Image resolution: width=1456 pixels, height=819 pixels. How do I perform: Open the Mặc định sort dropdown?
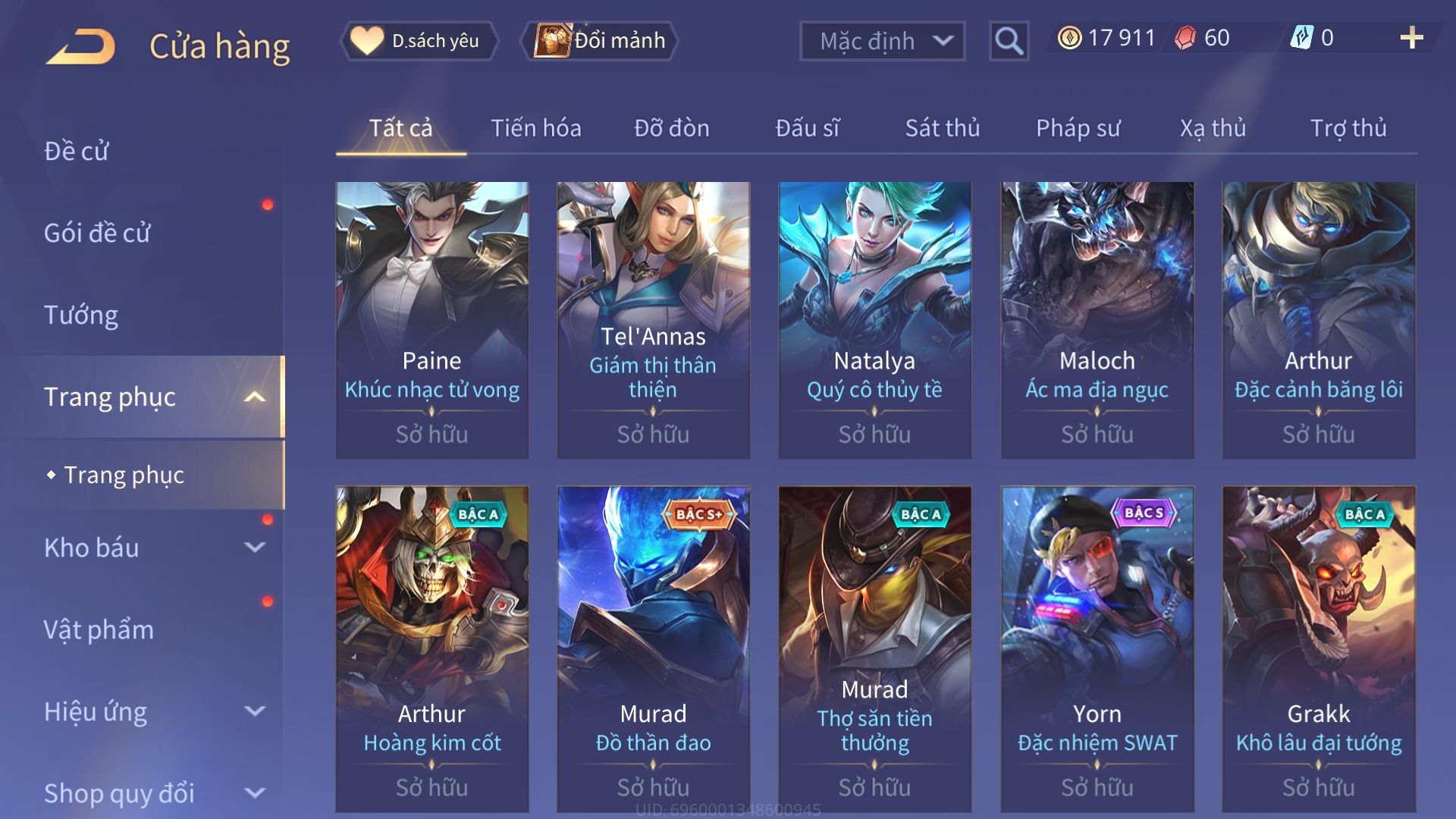(x=881, y=42)
